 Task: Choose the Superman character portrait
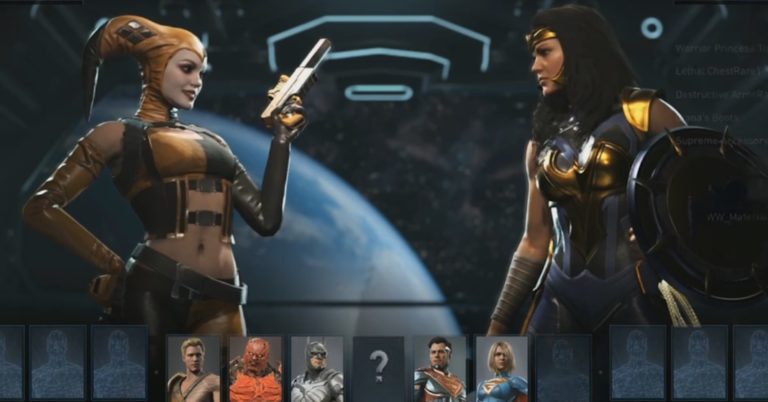[x=440, y=367]
